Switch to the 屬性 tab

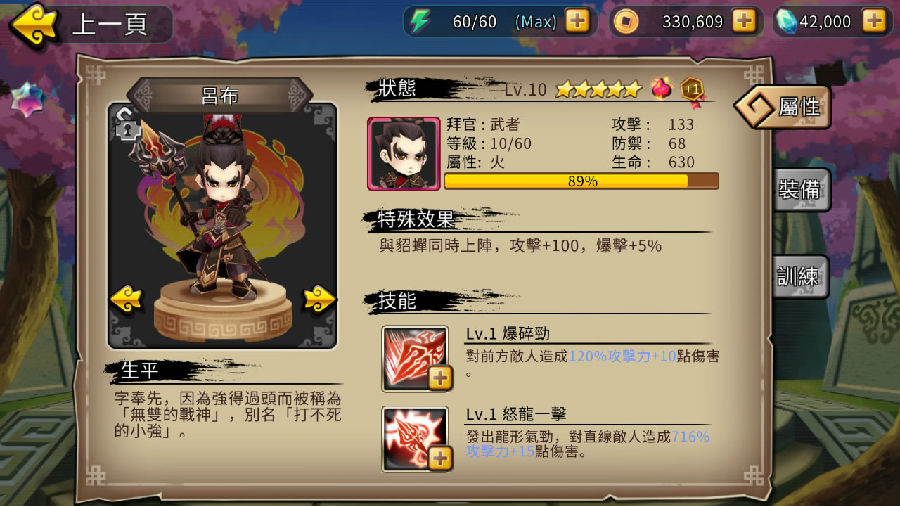(784, 107)
